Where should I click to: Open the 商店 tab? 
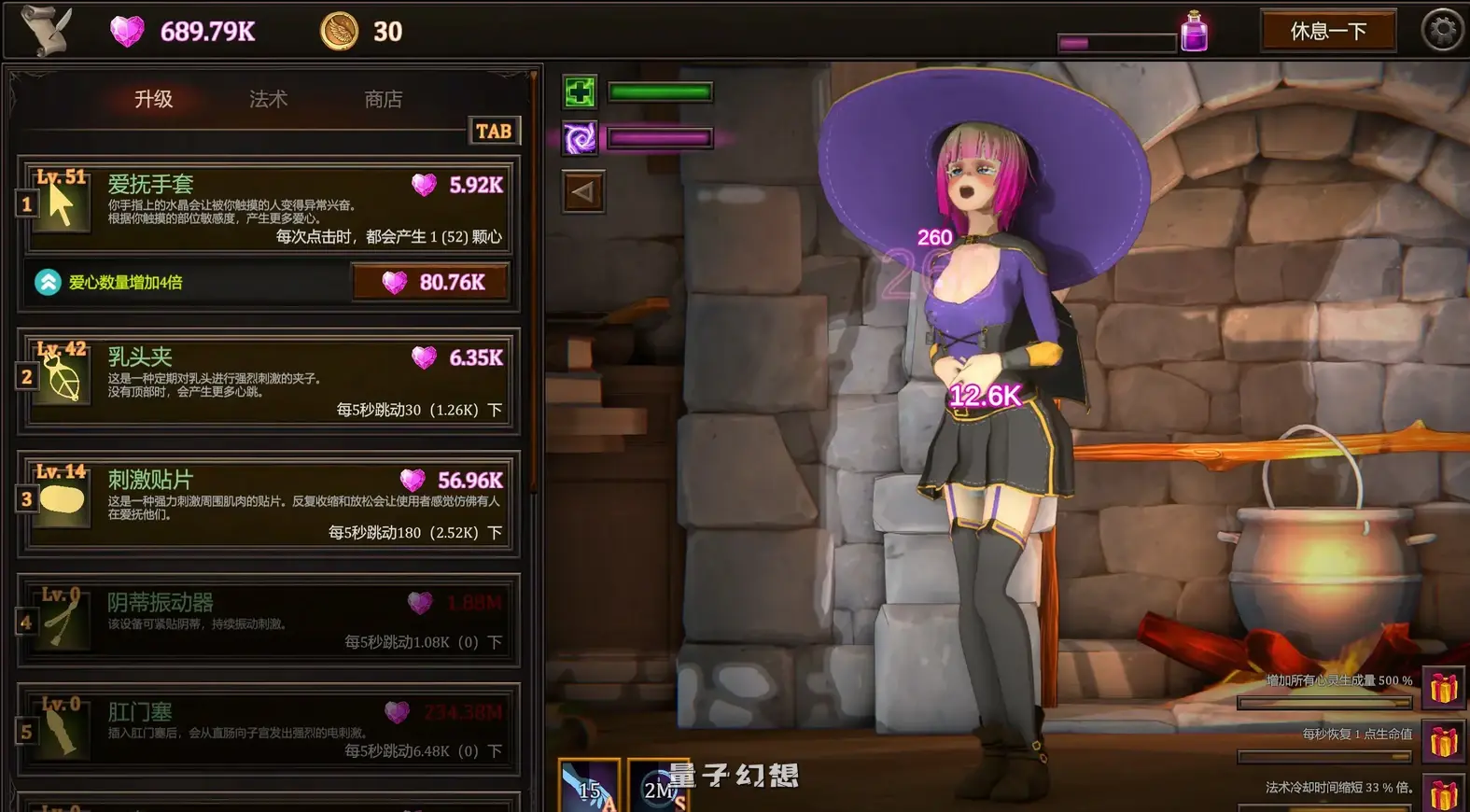coord(384,98)
